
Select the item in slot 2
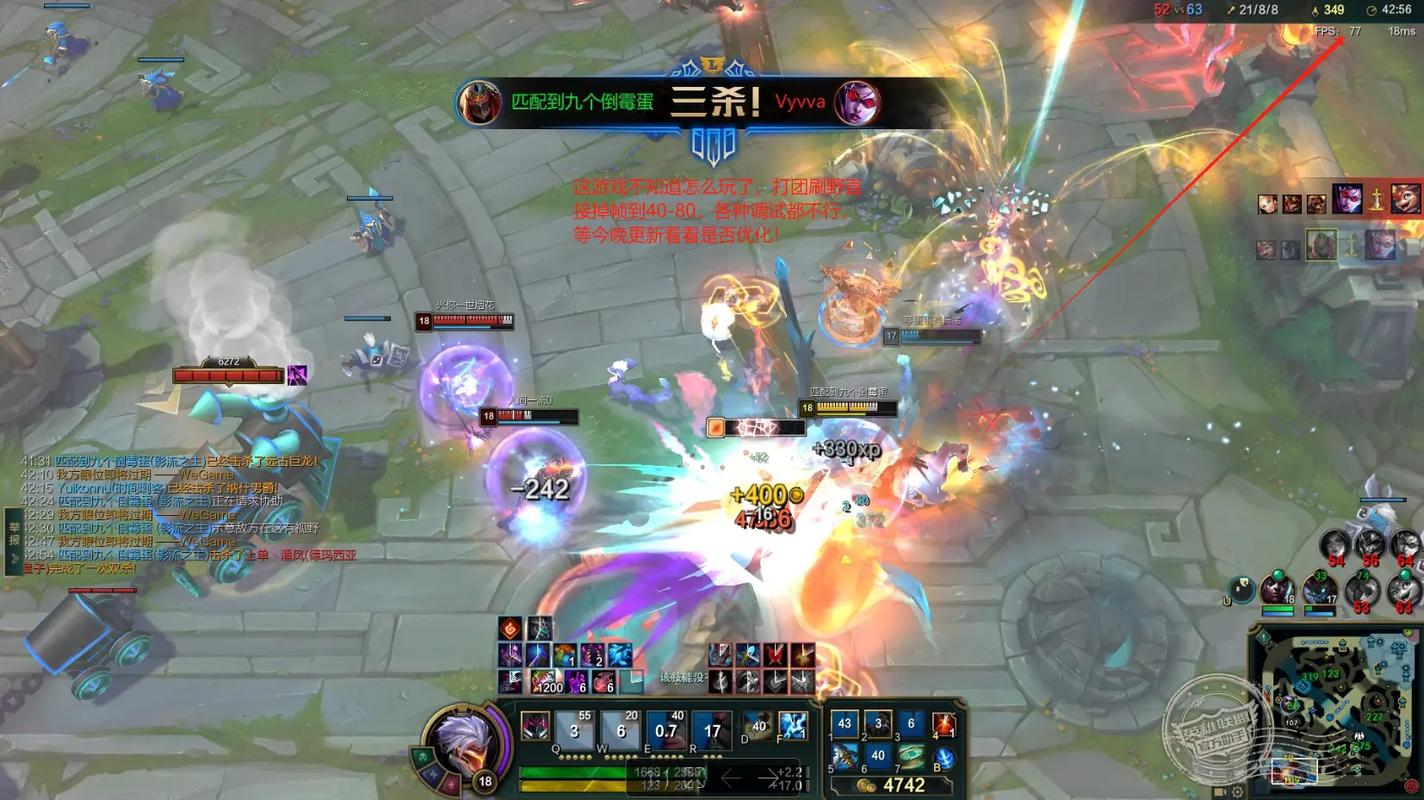879,724
